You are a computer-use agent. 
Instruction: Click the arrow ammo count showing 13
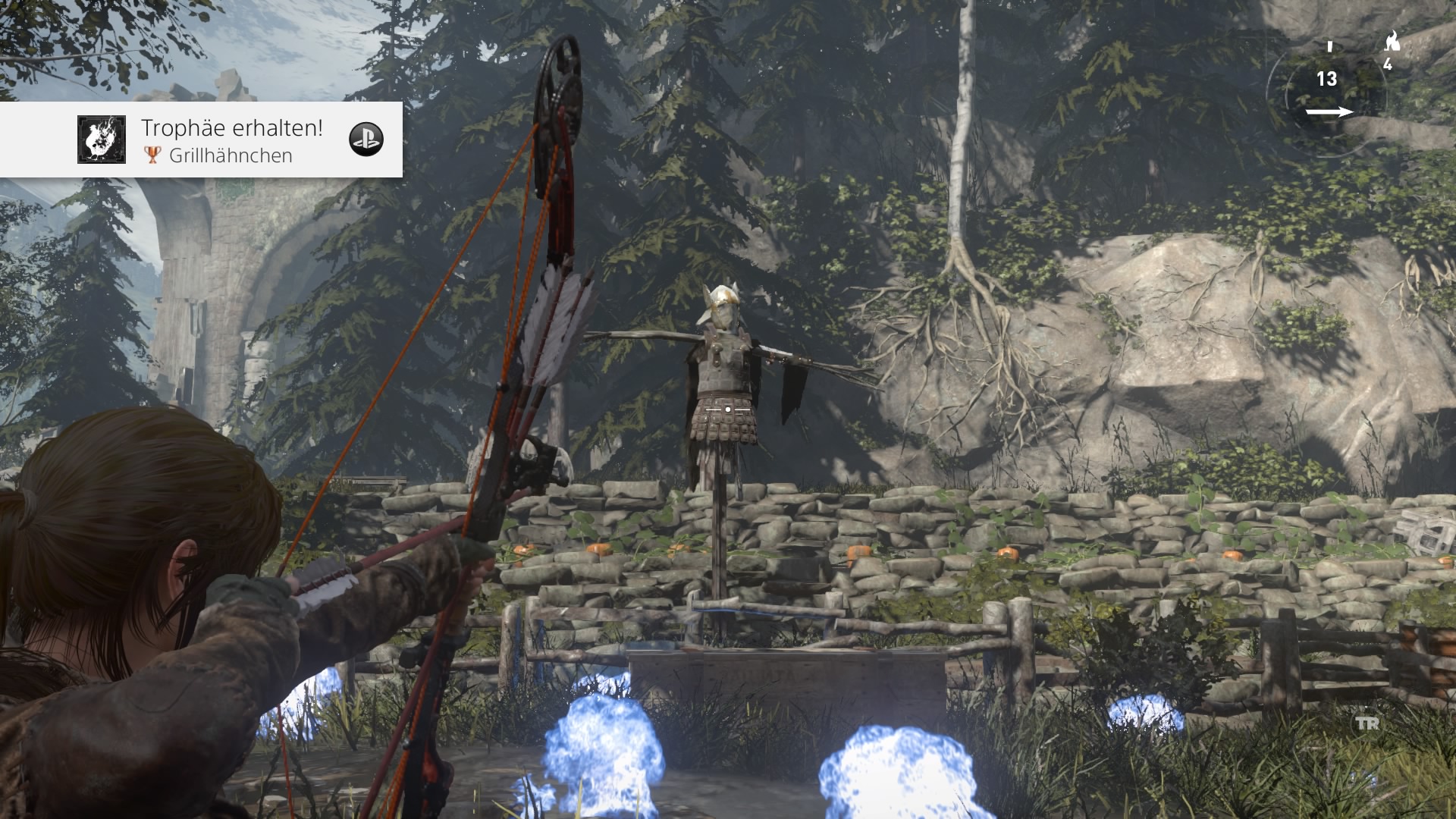[1326, 79]
